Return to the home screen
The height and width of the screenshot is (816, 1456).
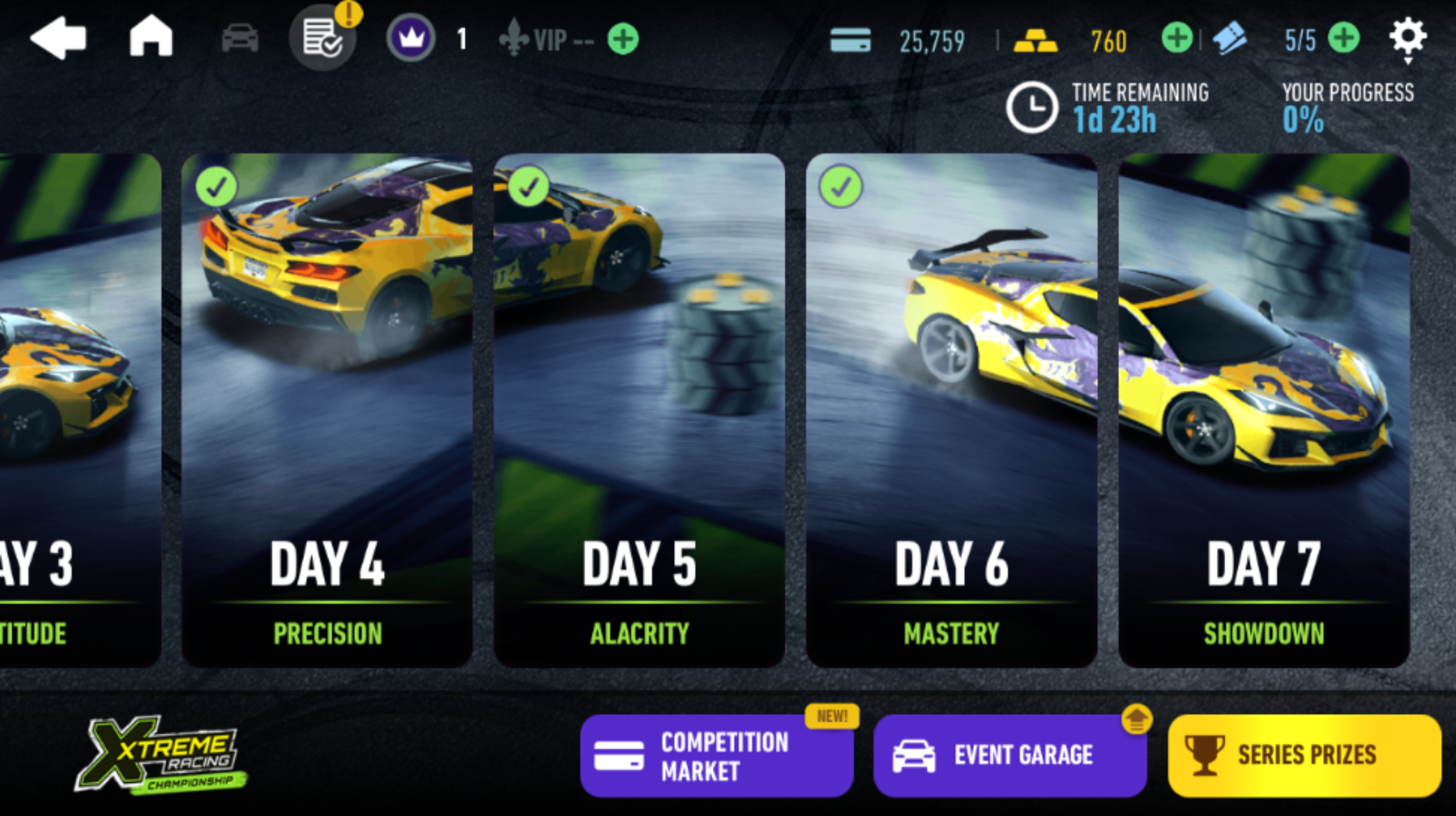tap(151, 37)
